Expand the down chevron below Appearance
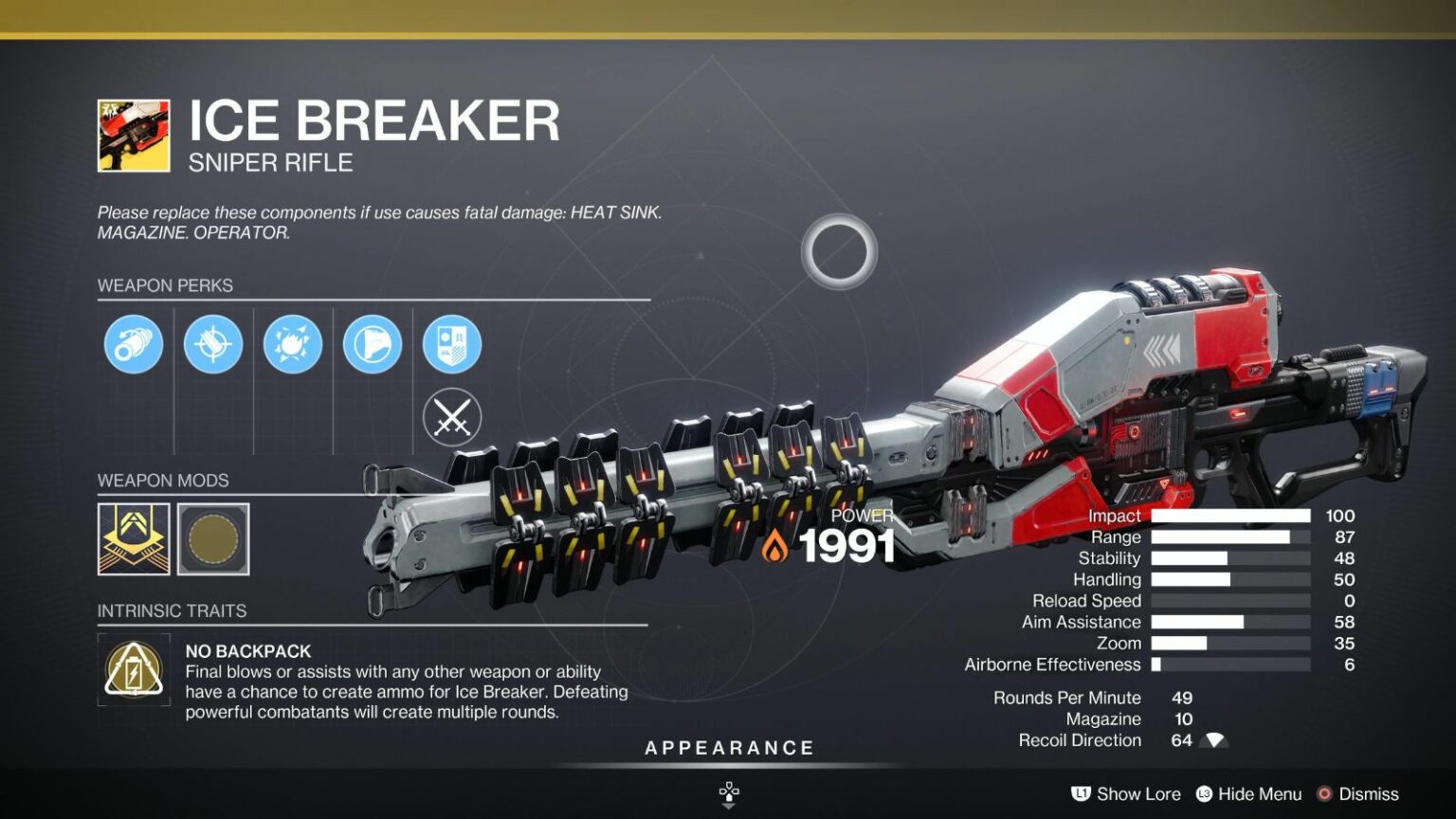Image resolution: width=1456 pixels, height=819 pixels. 728,806
